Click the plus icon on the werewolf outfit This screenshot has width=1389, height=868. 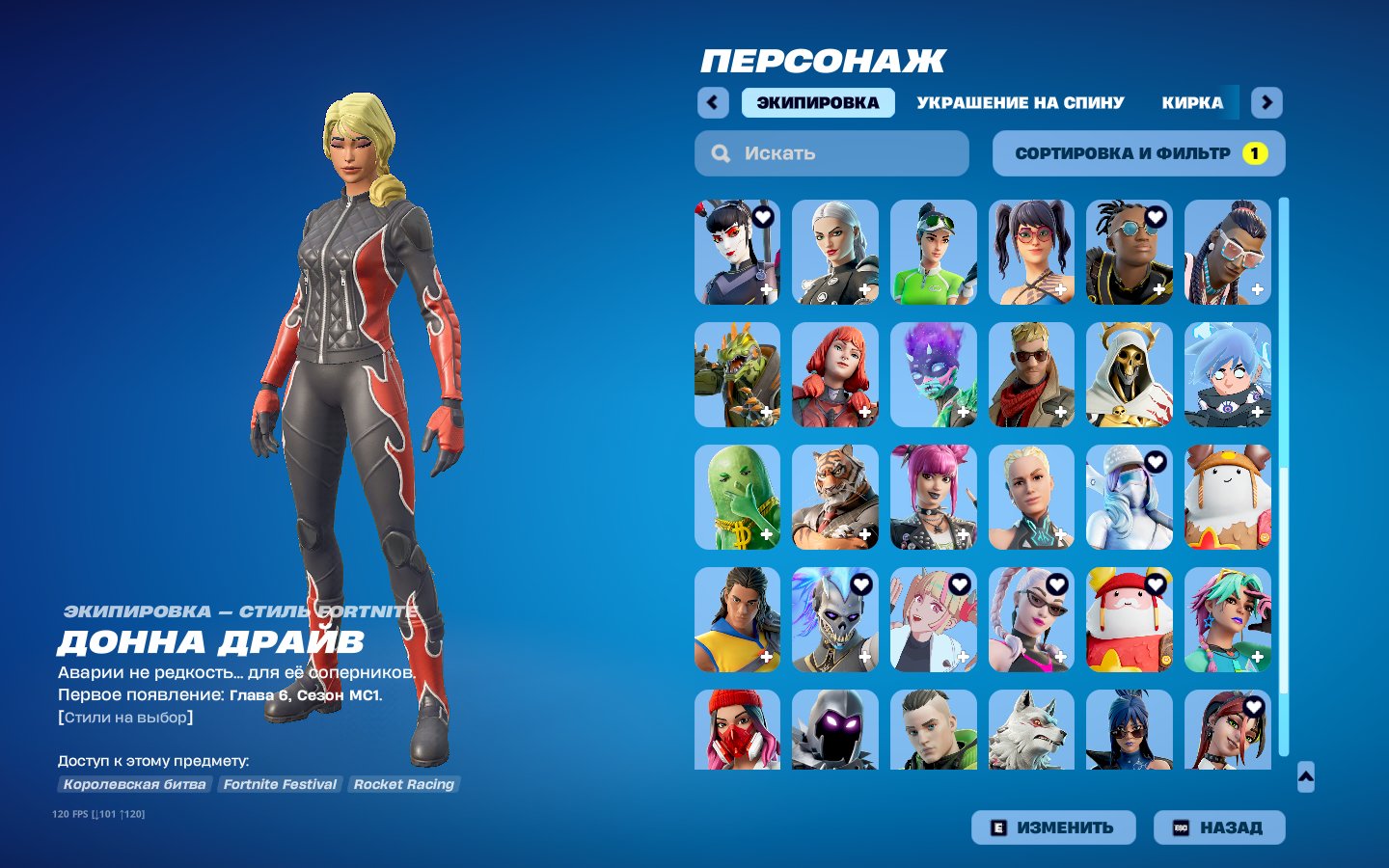coord(1061,760)
